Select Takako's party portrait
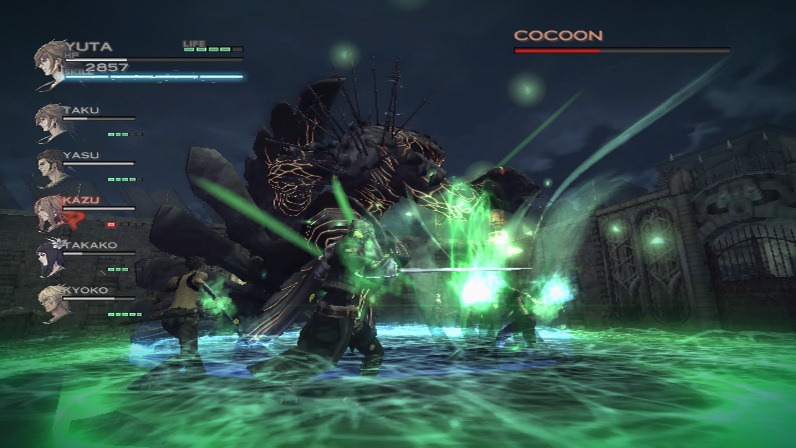Screen dimensions: 796x448 pyautogui.click(x=50, y=257)
